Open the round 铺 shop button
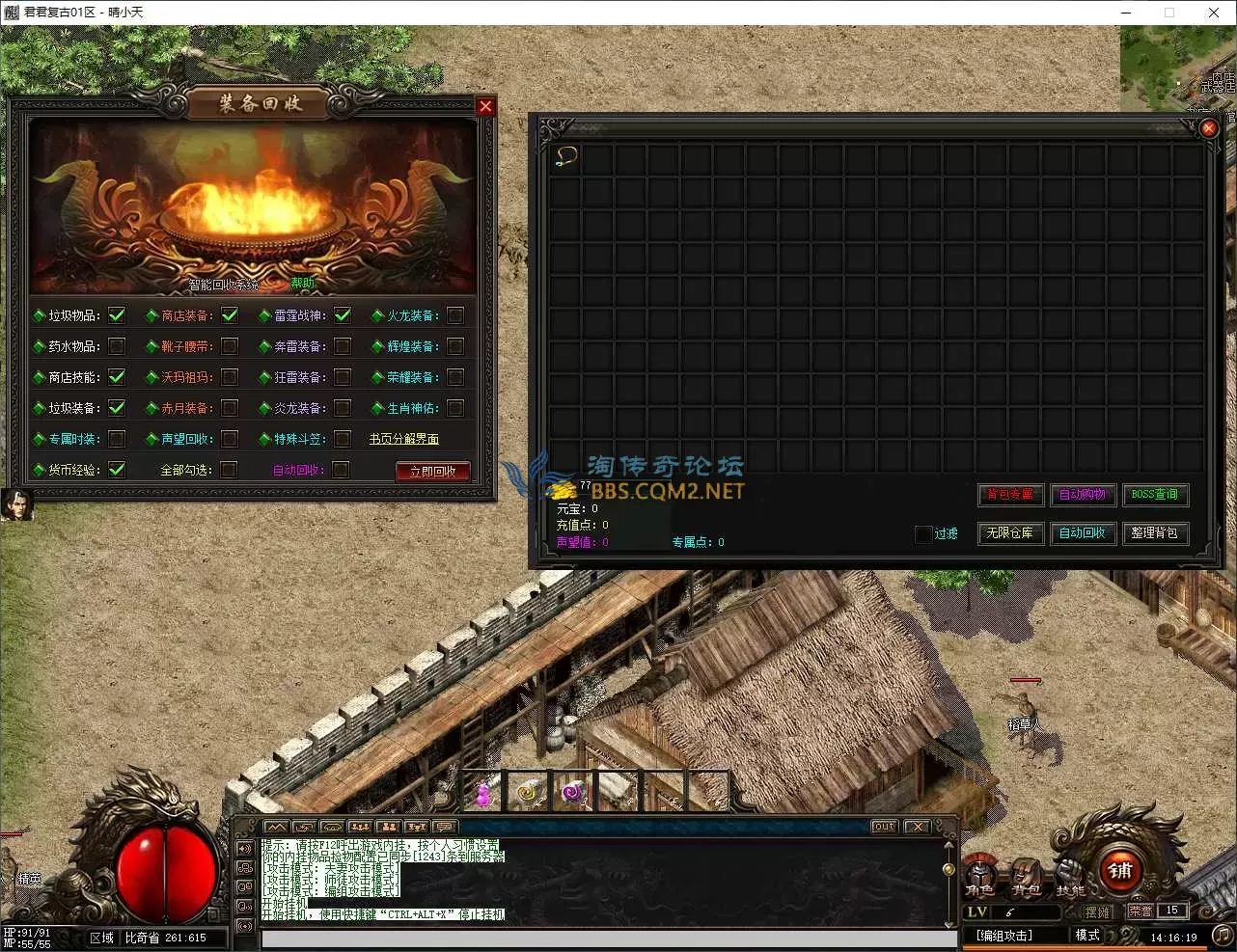 1119,871
